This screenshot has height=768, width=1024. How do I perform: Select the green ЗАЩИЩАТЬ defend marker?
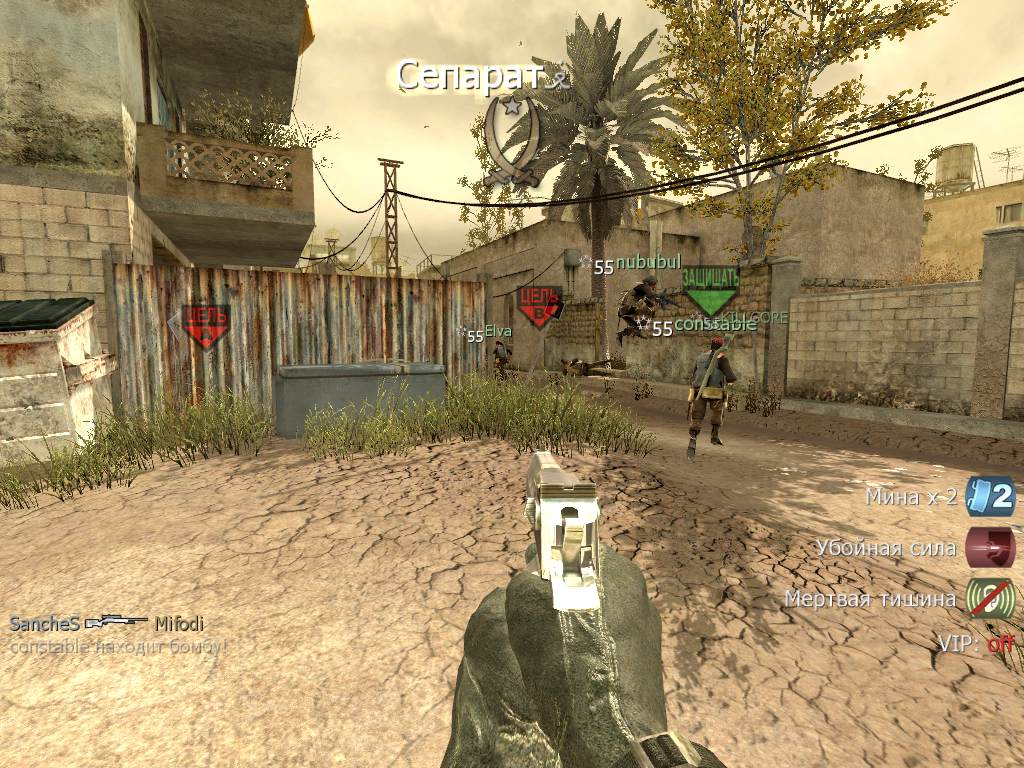(710, 289)
